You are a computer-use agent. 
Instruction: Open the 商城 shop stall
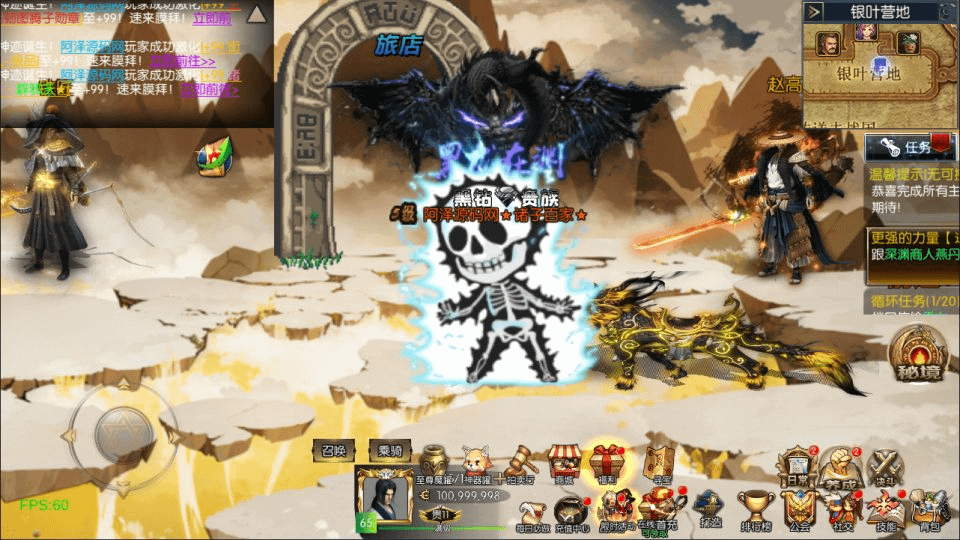pos(564,463)
